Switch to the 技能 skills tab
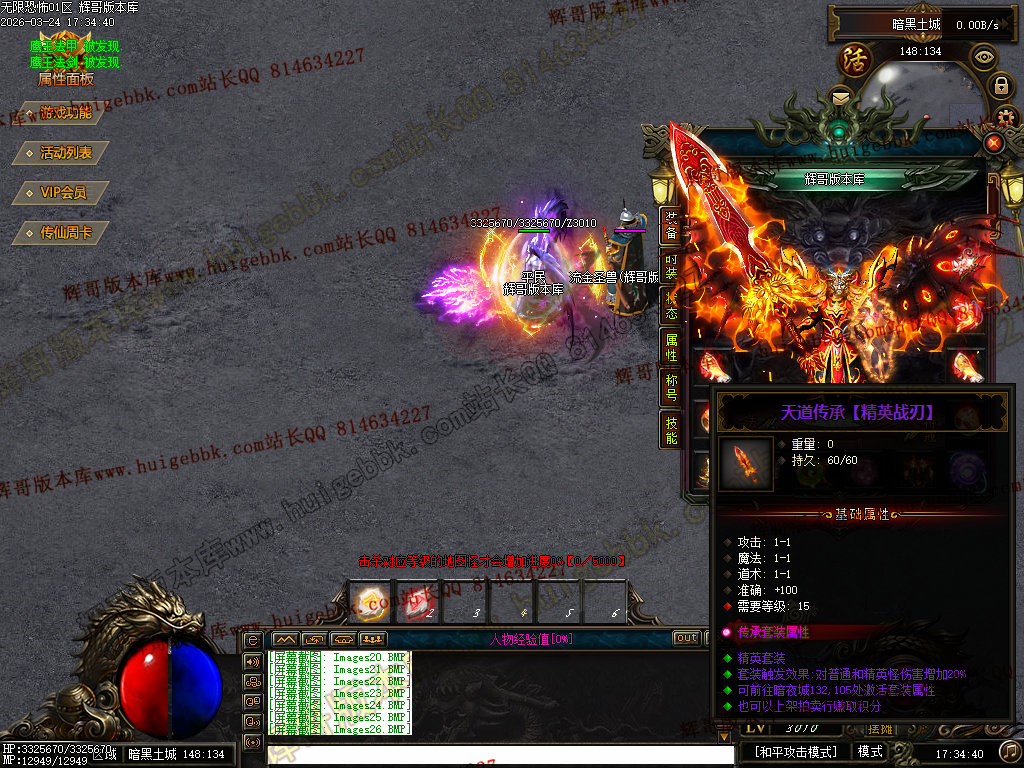The width and height of the screenshot is (1024, 768). [x=672, y=429]
